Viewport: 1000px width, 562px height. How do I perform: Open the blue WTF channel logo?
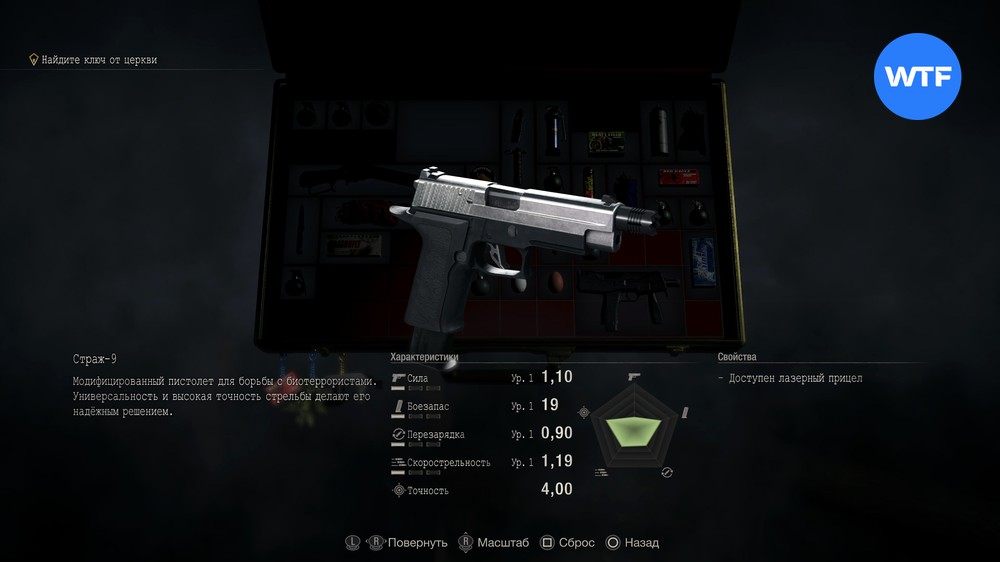(918, 75)
